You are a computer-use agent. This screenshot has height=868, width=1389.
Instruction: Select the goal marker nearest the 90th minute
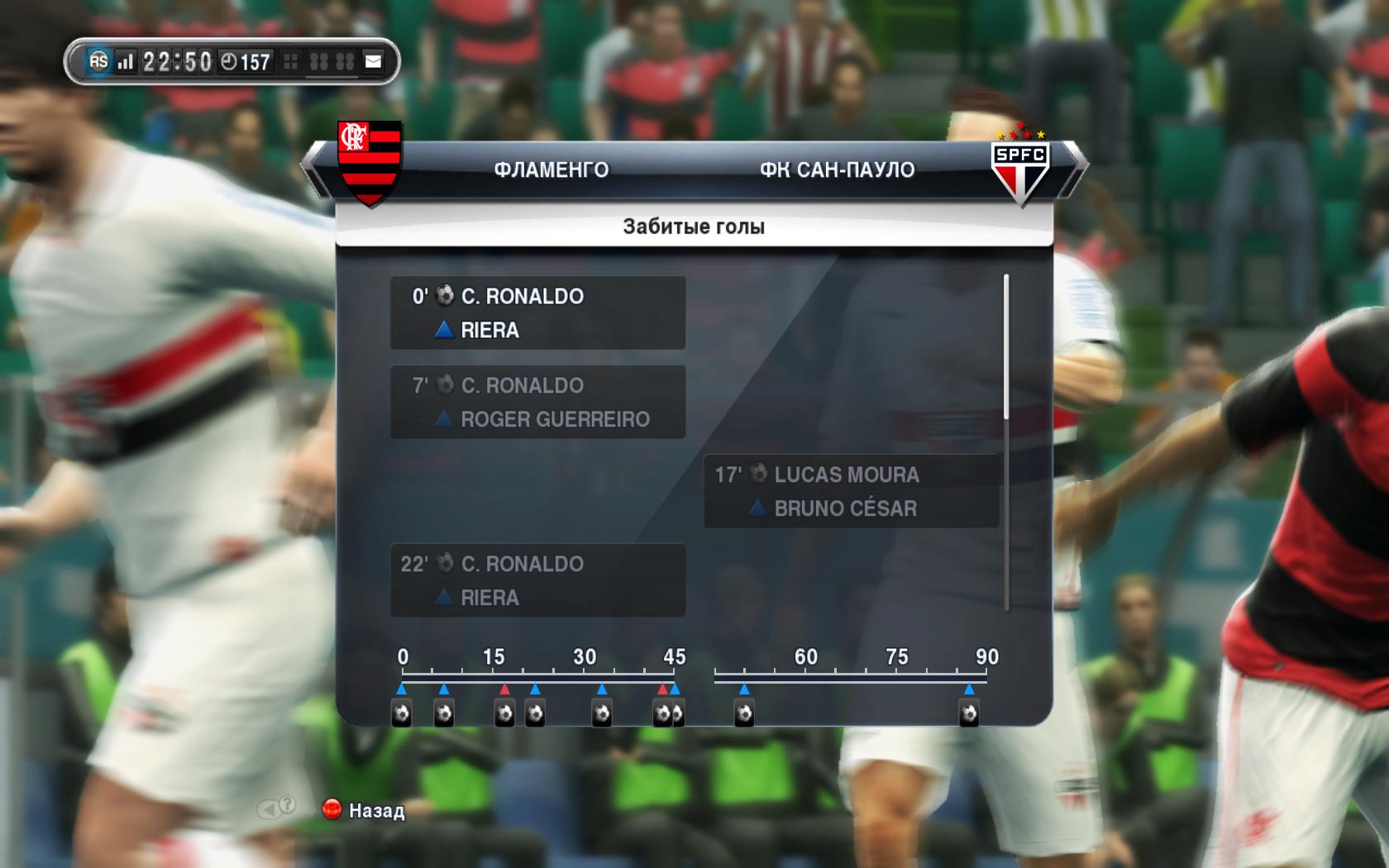tap(968, 713)
